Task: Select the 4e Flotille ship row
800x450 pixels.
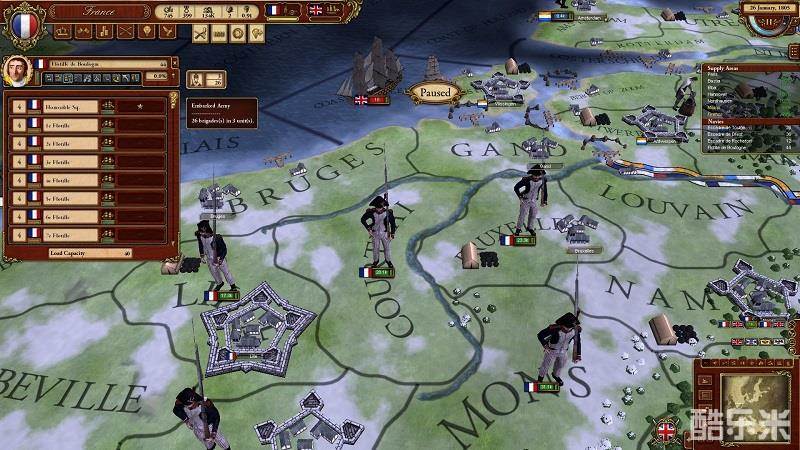Action: point(88,179)
